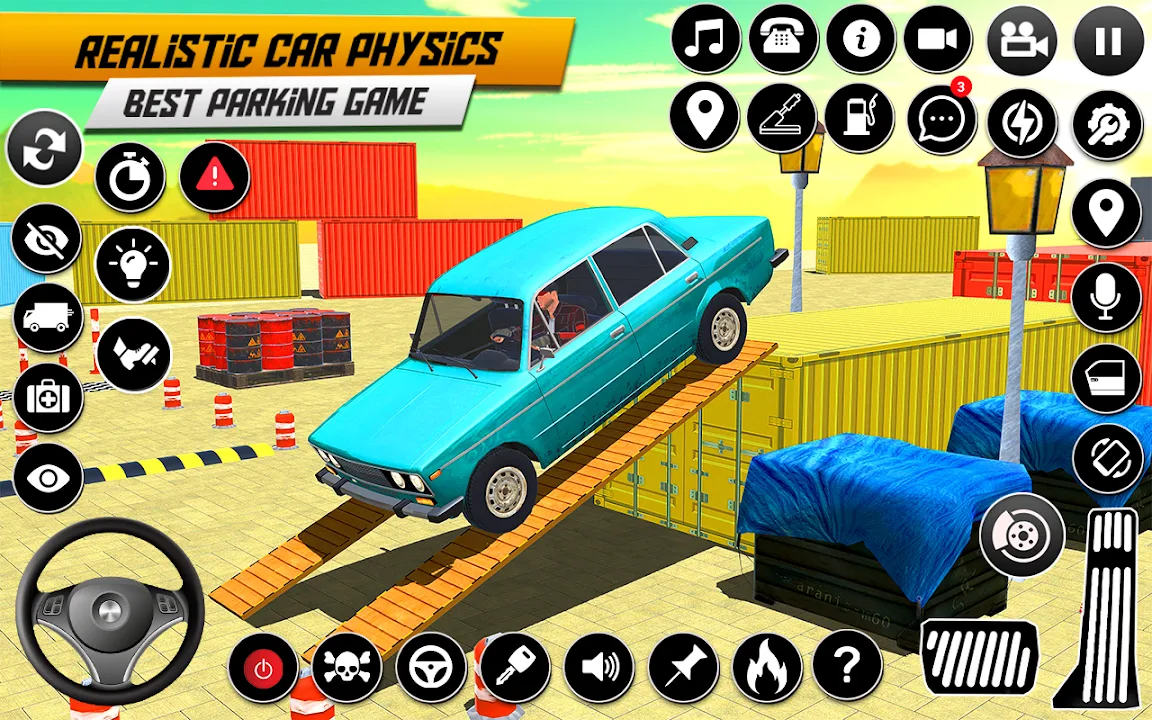Click the flame icon
The image size is (1152, 720).
tap(767, 667)
